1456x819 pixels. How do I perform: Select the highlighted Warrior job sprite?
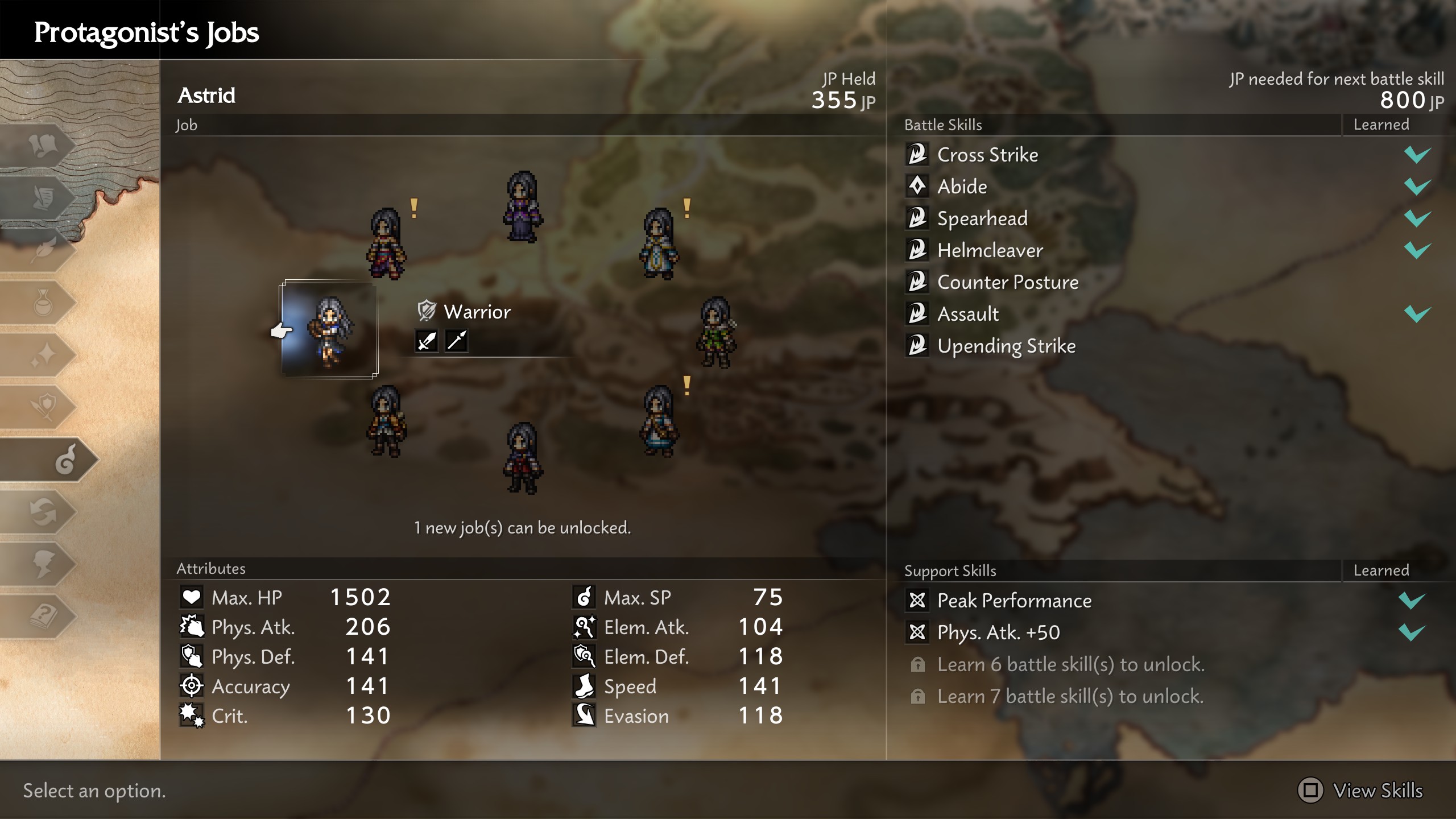(329, 330)
